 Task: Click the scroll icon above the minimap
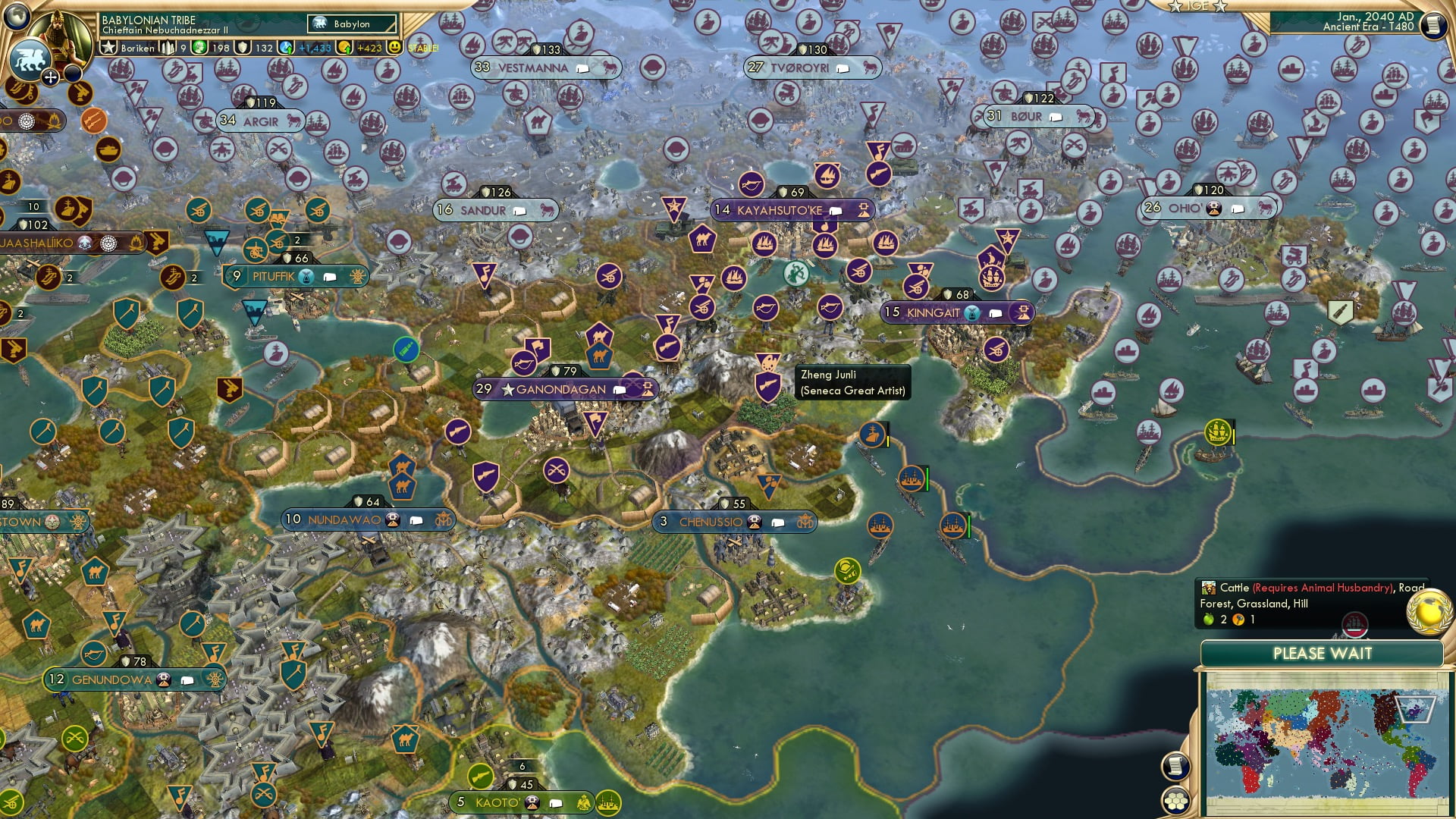[1176, 767]
